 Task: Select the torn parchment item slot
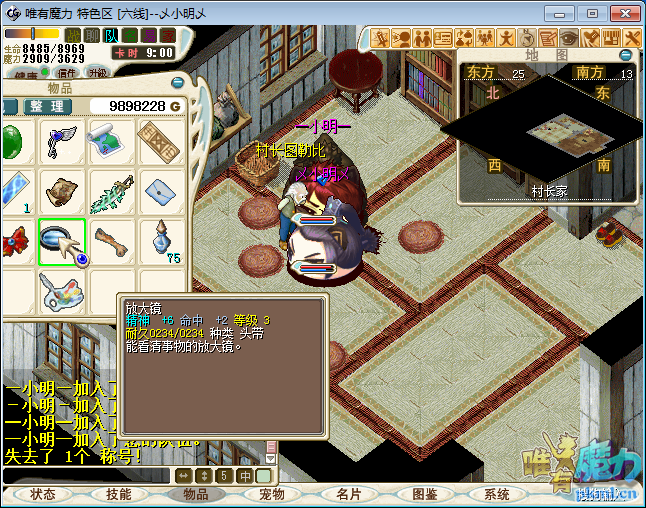(x=62, y=191)
